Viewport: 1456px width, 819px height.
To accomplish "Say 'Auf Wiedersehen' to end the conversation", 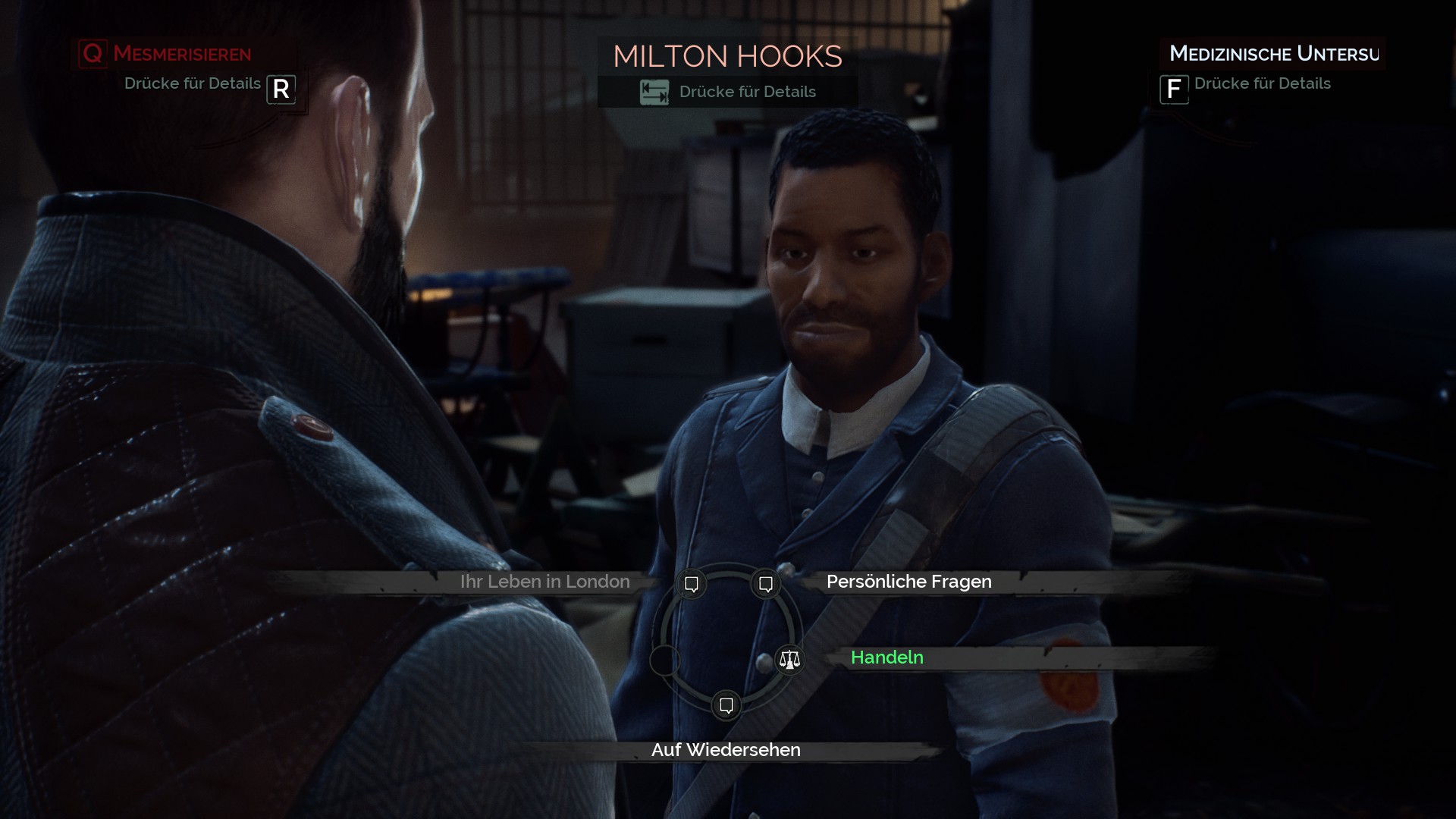I will coord(726,750).
